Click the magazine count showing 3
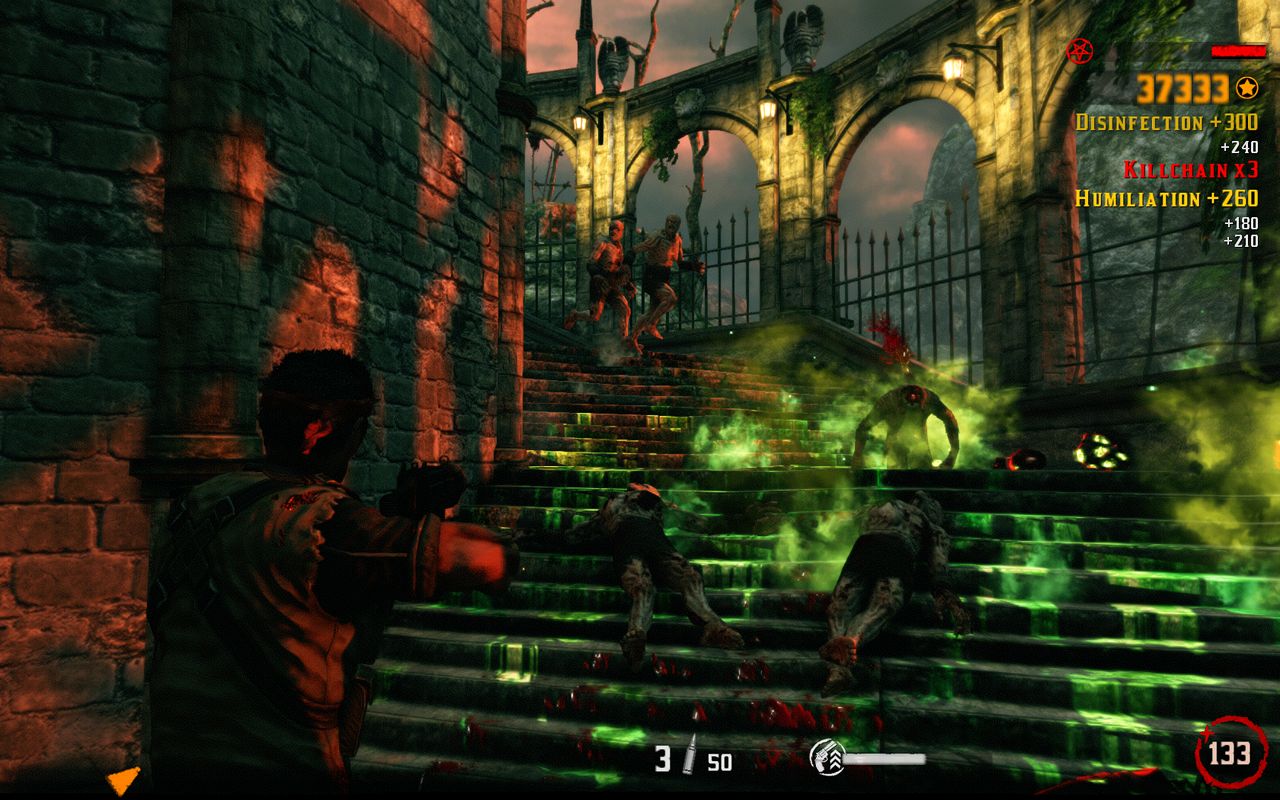This screenshot has width=1280, height=800. coord(661,756)
